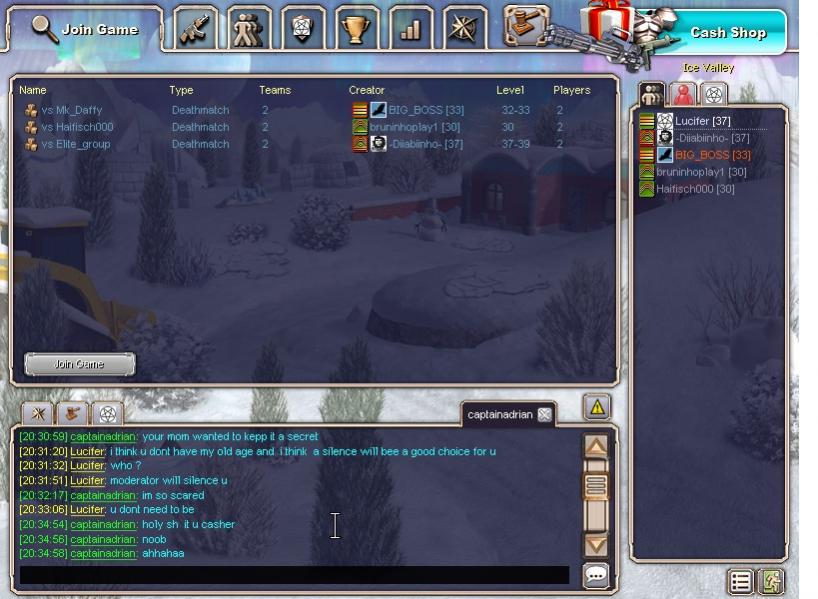Image resolution: width=818 pixels, height=599 pixels.
Task: Switch to the rifle weapons tab
Action: click(196, 29)
